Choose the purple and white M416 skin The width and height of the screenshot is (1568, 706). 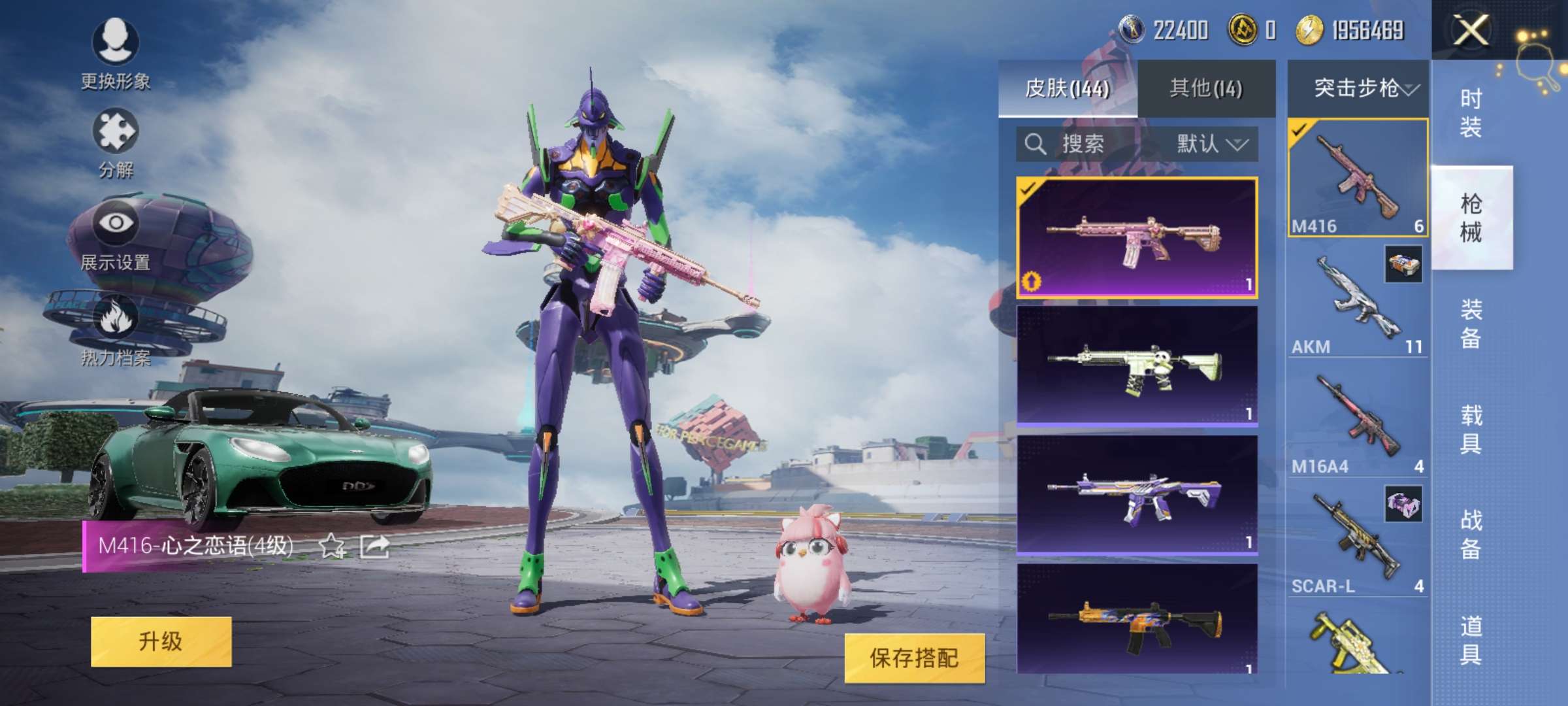click(x=1137, y=495)
